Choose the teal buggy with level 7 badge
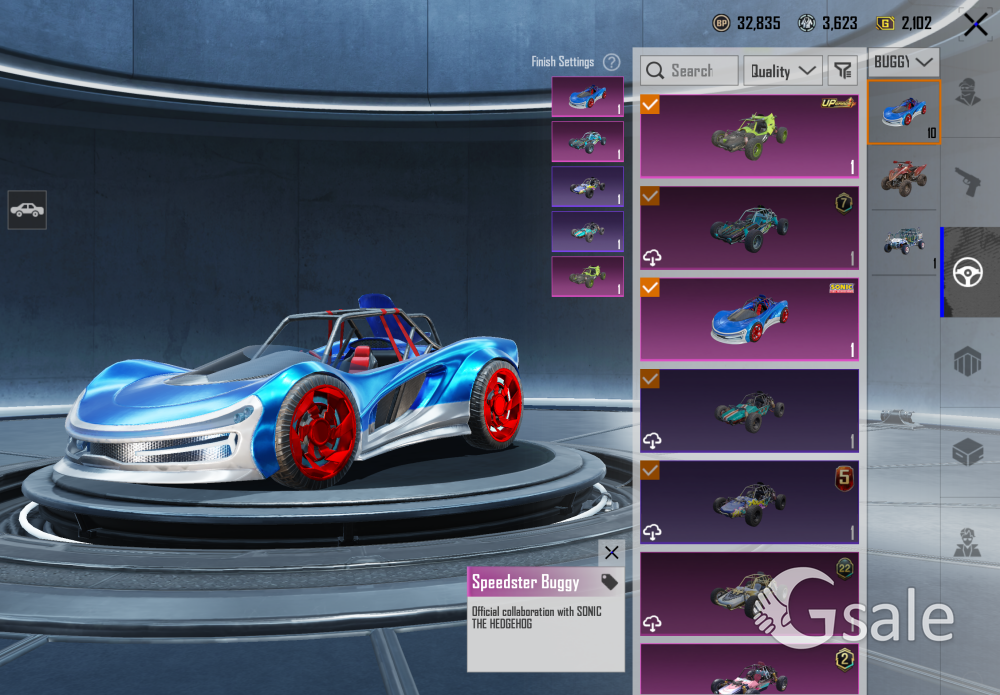Image resolution: width=1000 pixels, height=695 pixels. [749, 228]
